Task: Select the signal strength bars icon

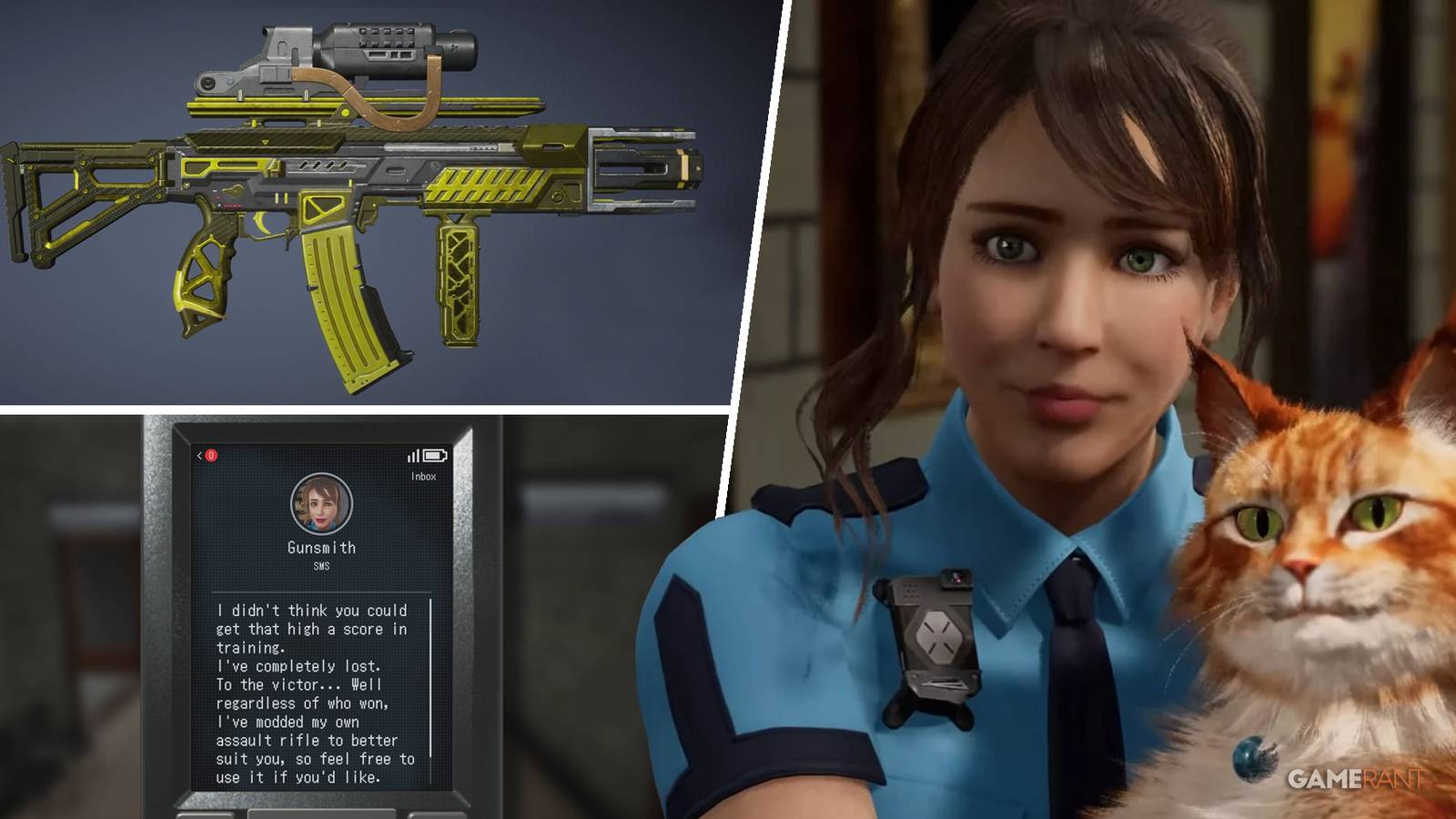Action: (x=414, y=456)
